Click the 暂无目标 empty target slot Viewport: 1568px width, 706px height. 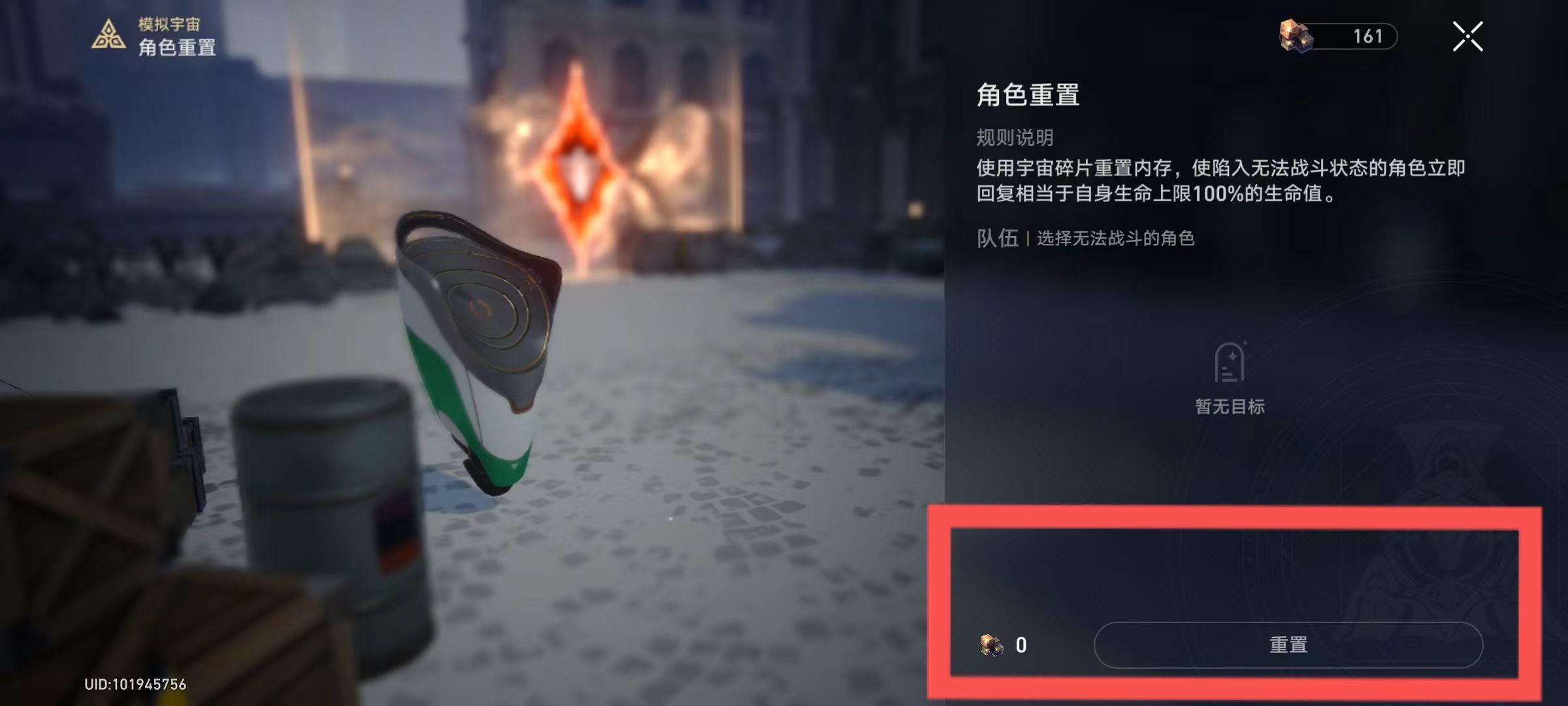tap(1231, 405)
